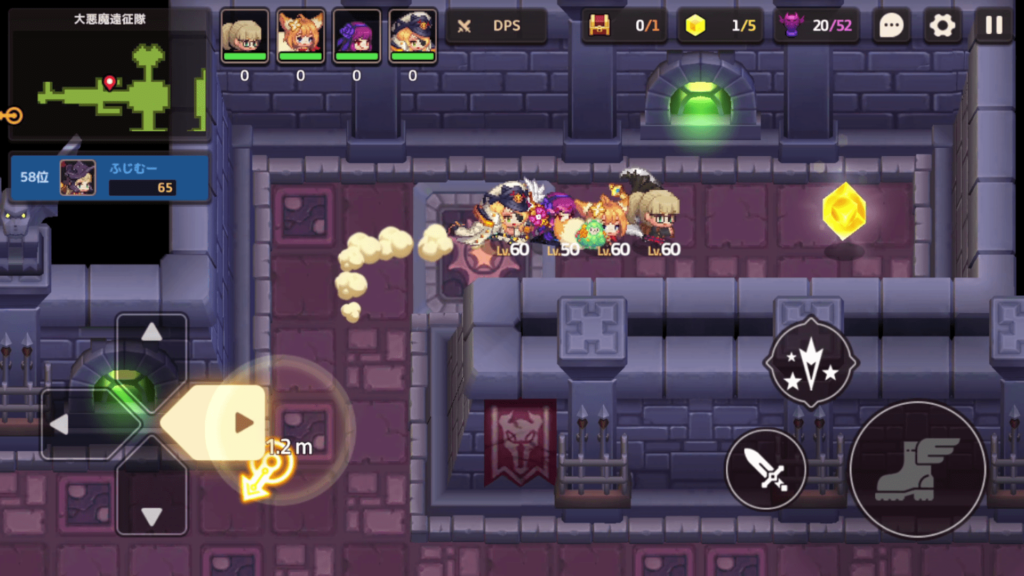Open the chat speech bubble

point(890,26)
